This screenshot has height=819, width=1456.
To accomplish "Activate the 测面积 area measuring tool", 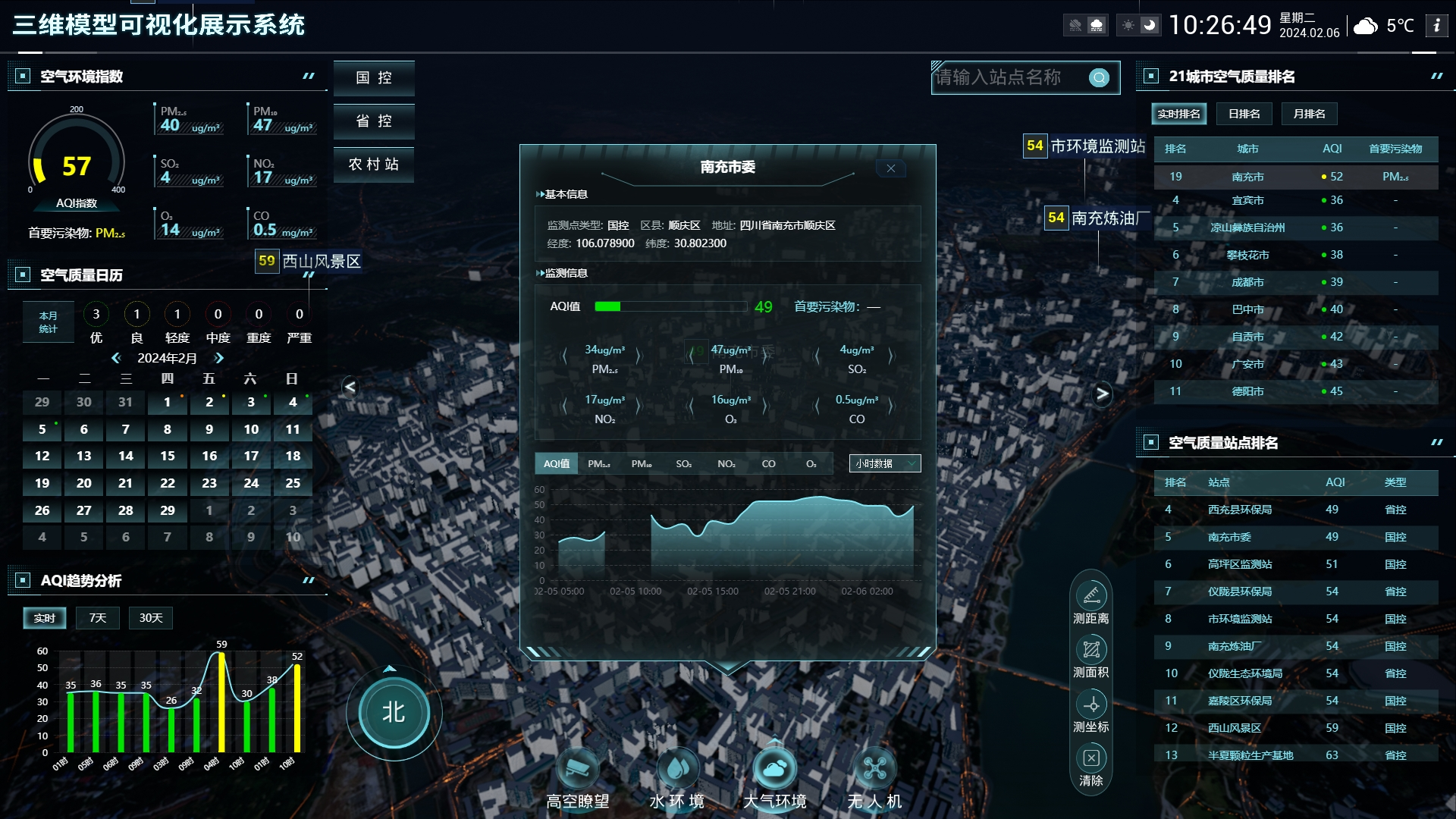I will coord(1090,651).
